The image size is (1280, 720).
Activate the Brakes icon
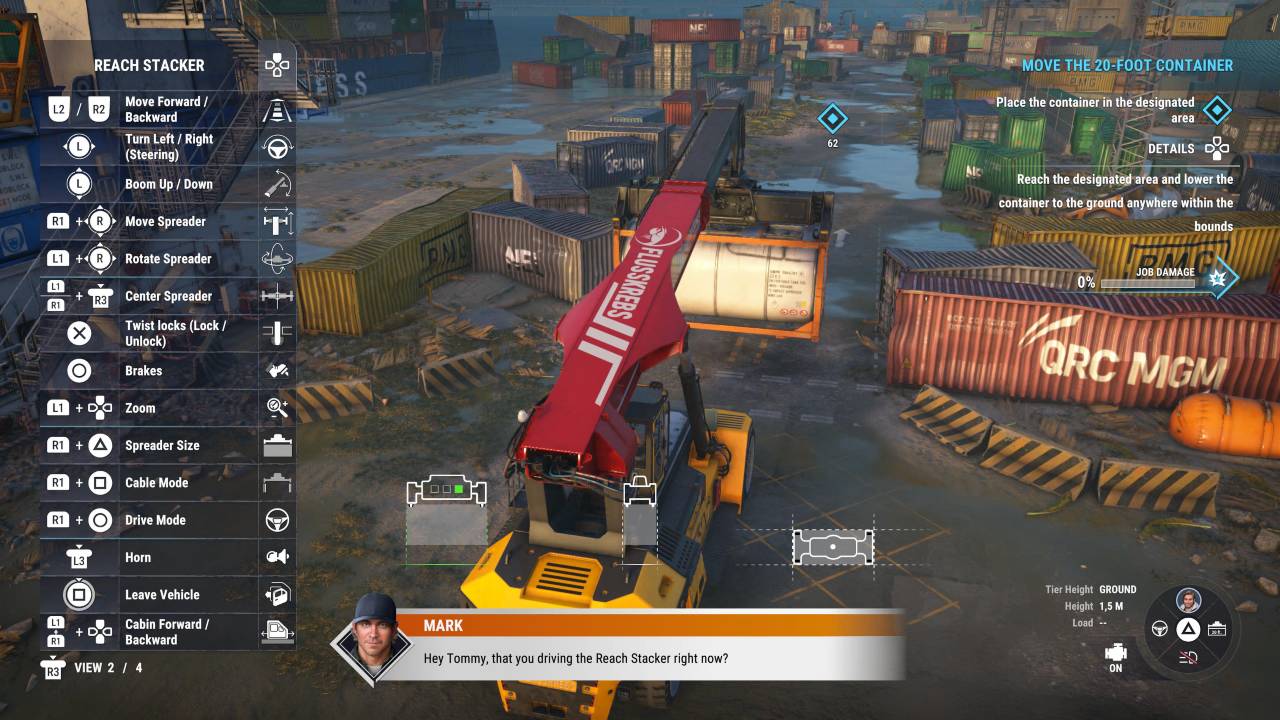pyautogui.click(x=277, y=371)
